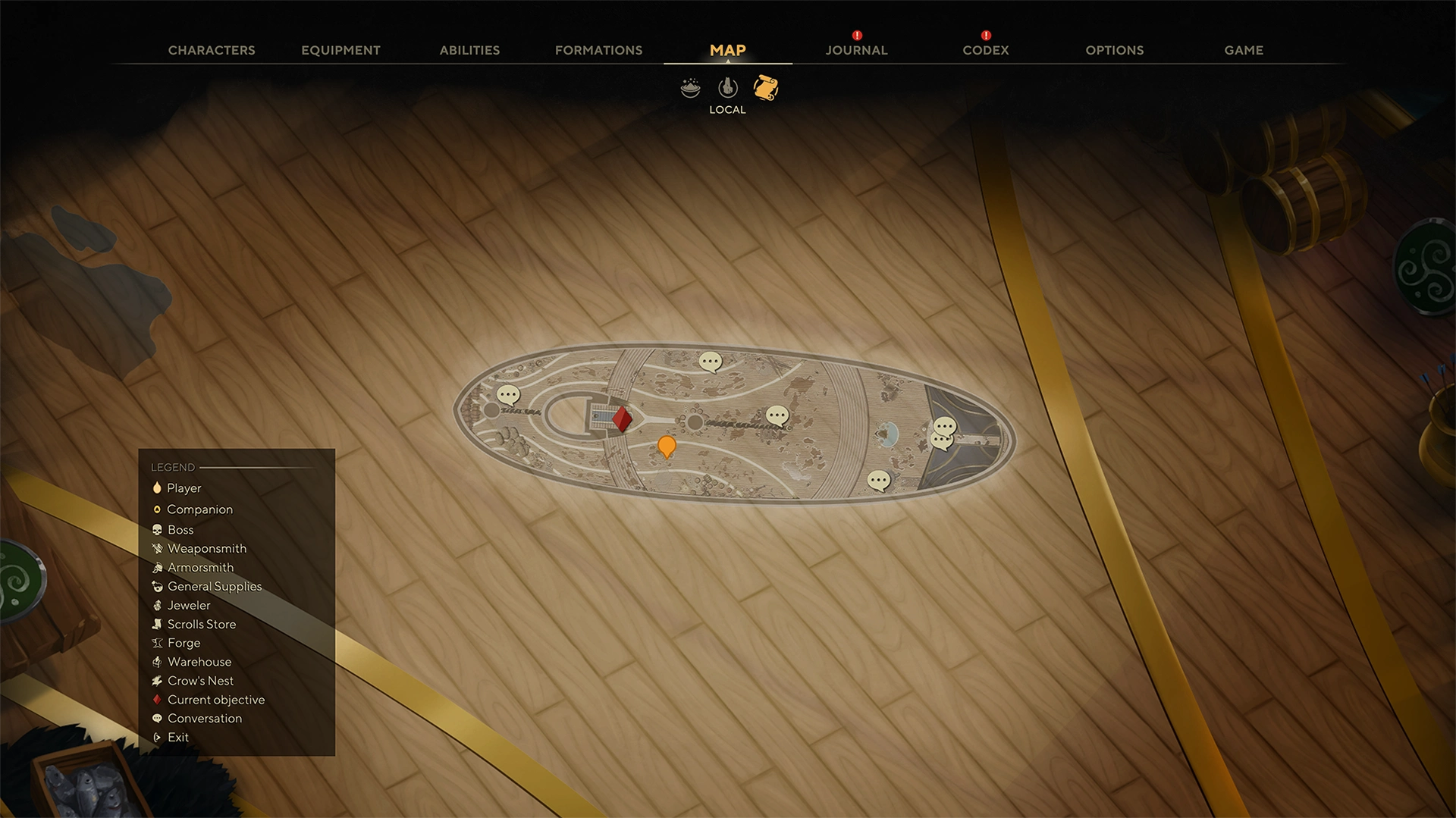Select the scroll world map icon
Viewport: 1456px width, 818px height.
click(764, 89)
